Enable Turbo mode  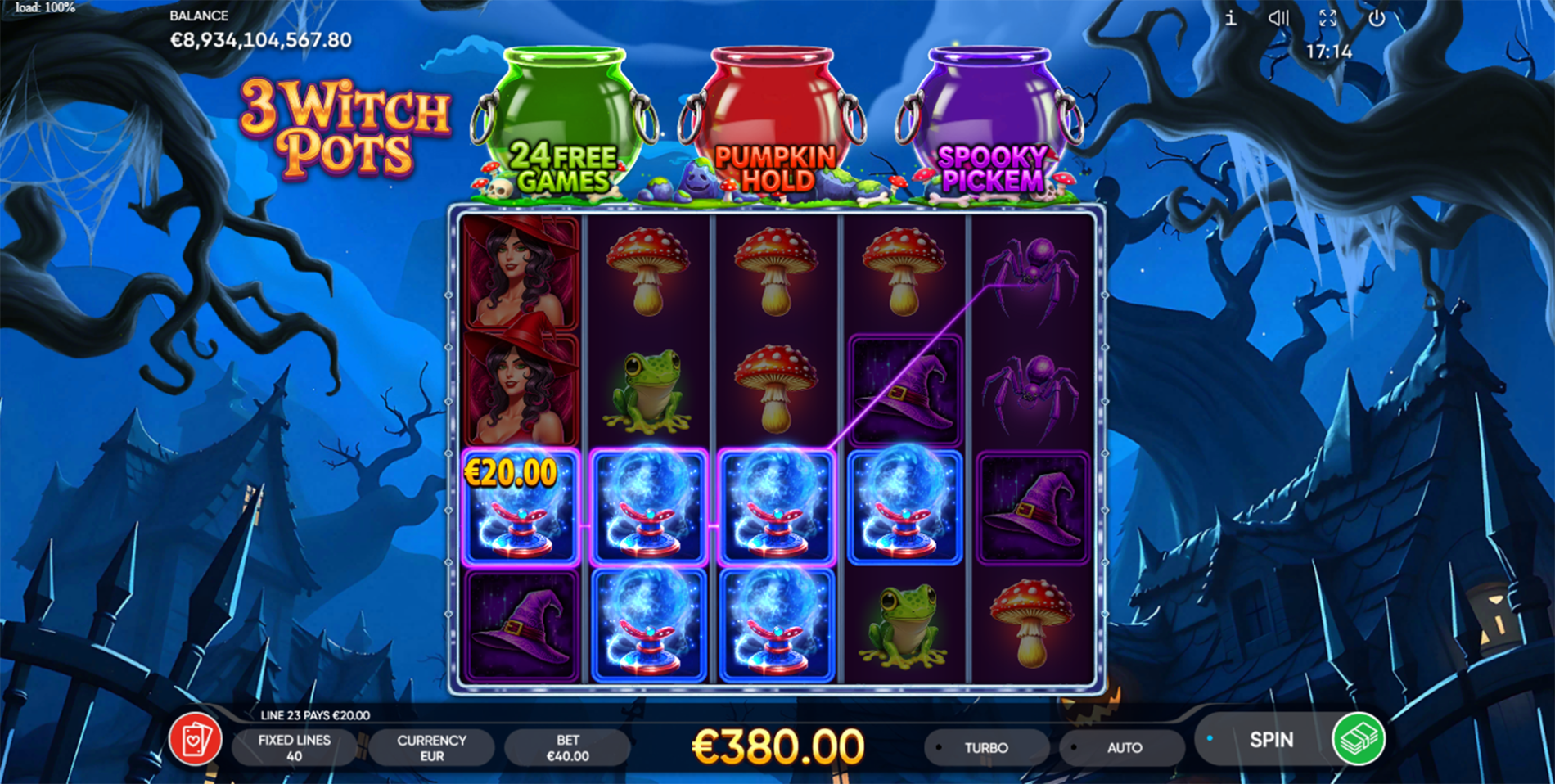click(987, 747)
